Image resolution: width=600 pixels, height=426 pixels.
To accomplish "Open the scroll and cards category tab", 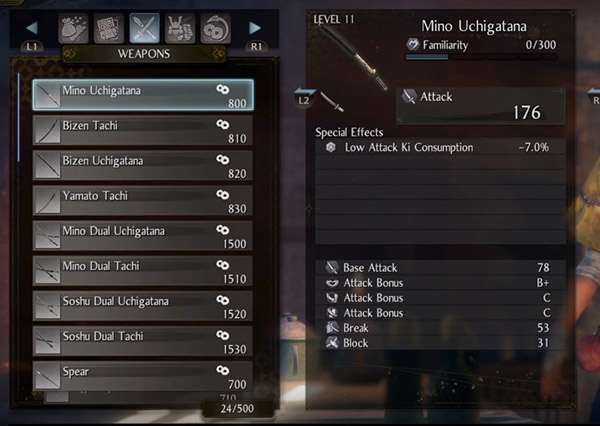I will pos(107,28).
